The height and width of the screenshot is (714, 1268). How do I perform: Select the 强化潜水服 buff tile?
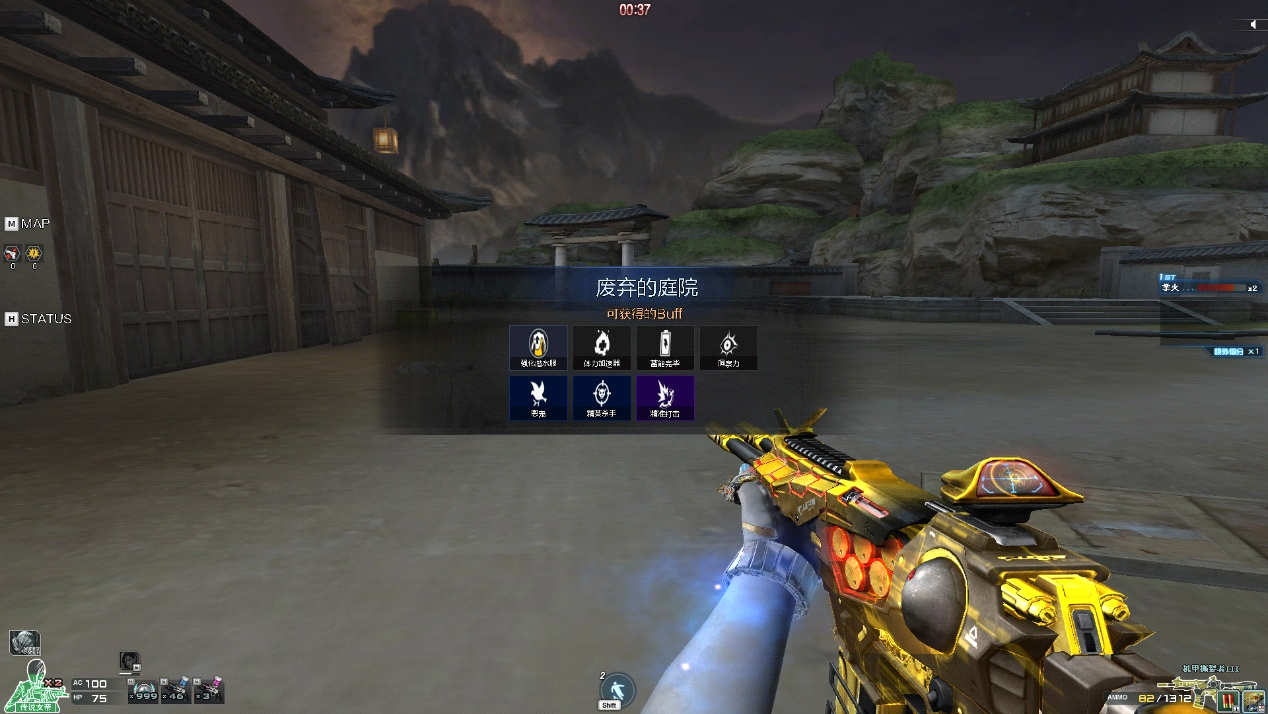538,347
